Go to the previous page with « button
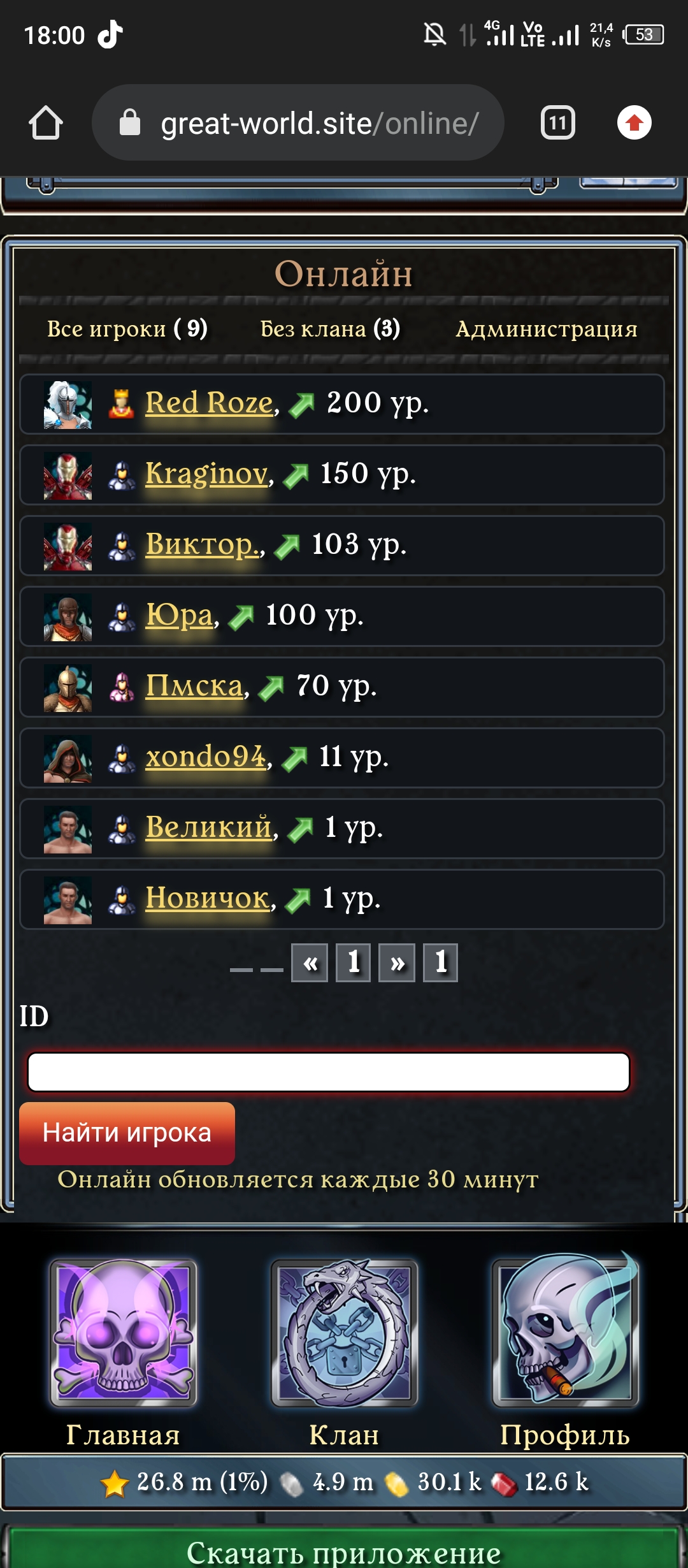The width and height of the screenshot is (688, 1568). [x=310, y=962]
